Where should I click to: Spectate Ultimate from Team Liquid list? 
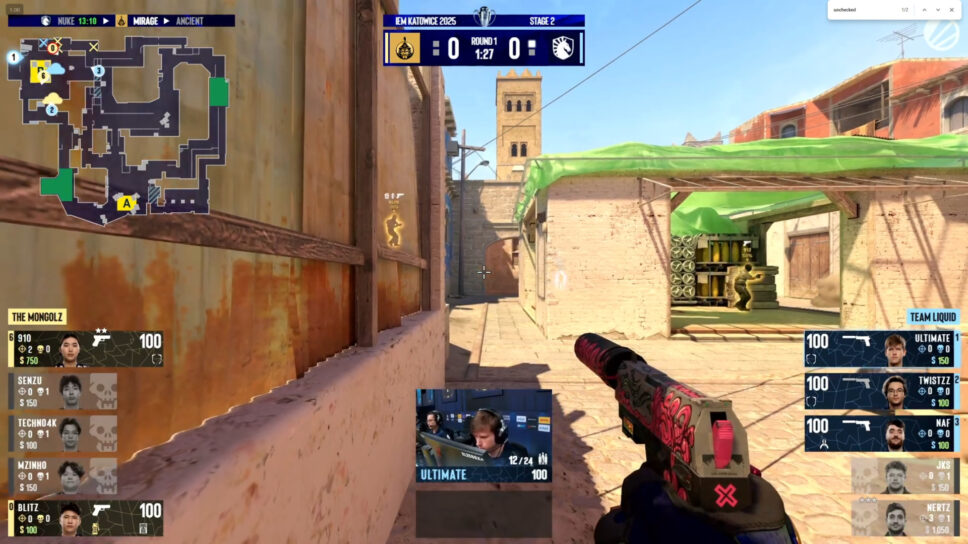[881, 349]
